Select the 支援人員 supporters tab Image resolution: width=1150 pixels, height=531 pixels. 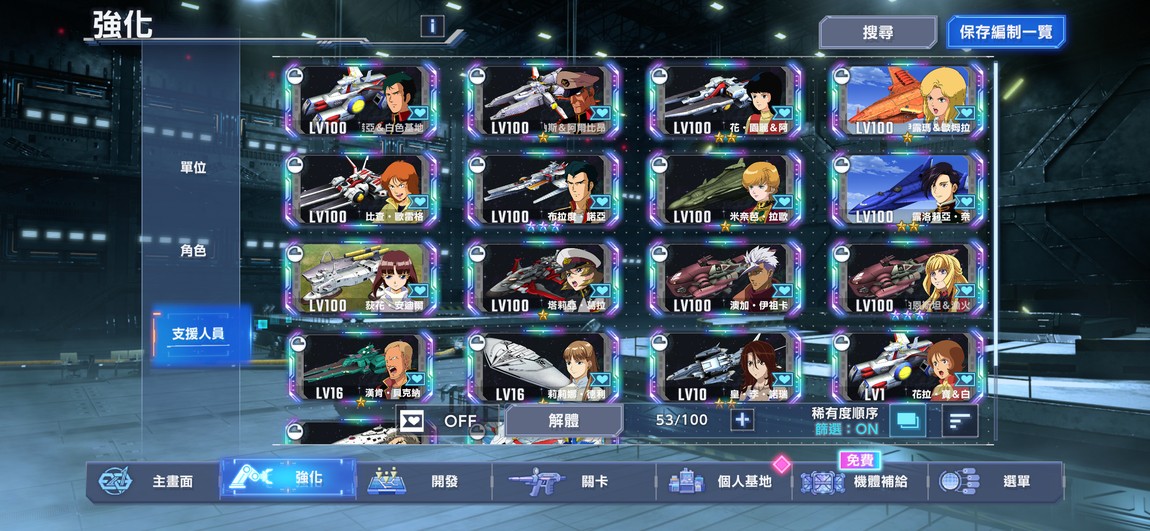[x=196, y=333]
